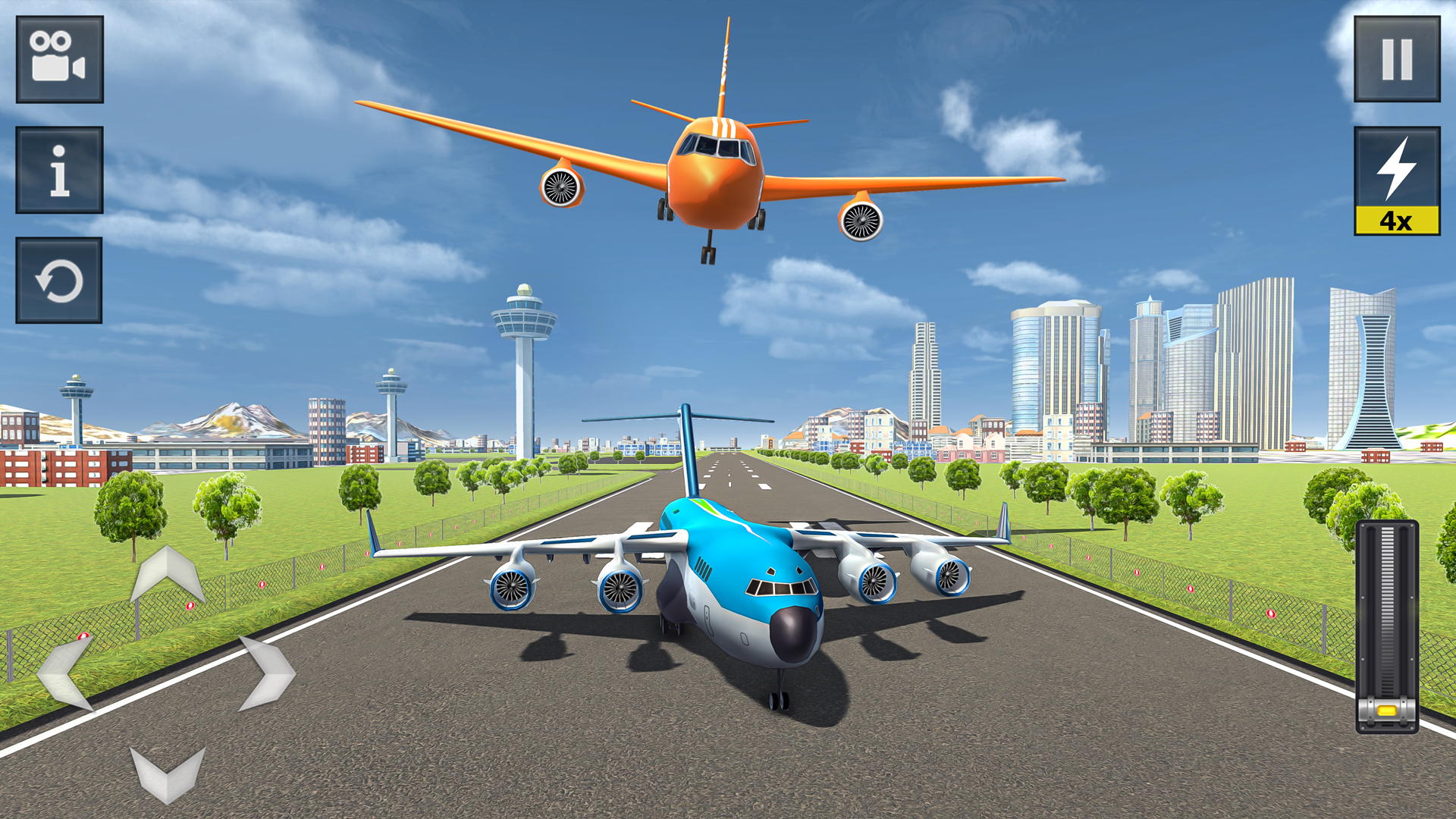Open the info panel
This screenshot has width=1456, height=819.
[x=59, y=171]
